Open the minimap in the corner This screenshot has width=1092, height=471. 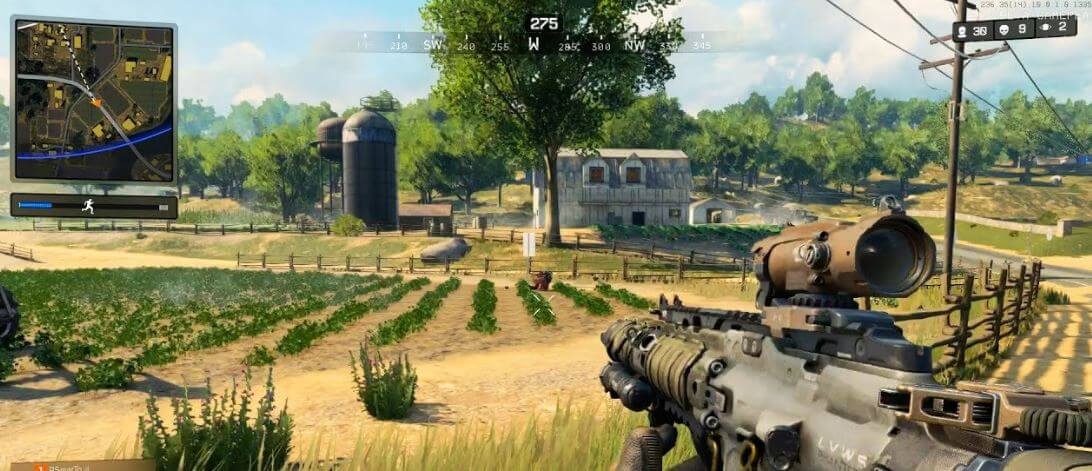click(94, 99)
